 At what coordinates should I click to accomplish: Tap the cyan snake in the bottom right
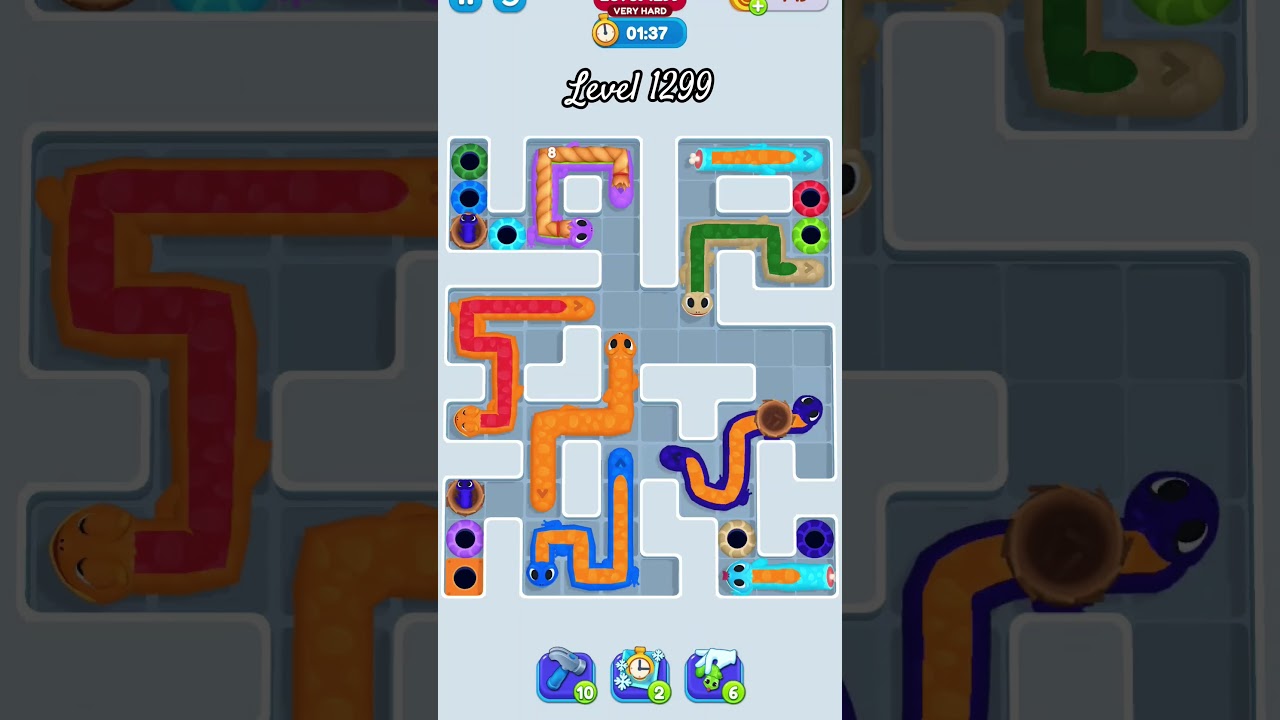click(x=775, y=573)
